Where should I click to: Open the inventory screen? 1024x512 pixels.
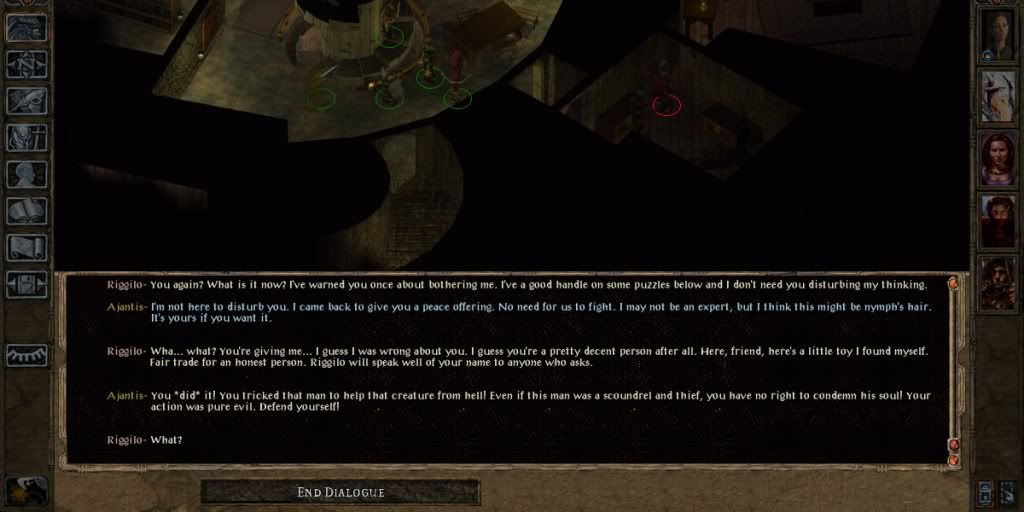[26, 138]
